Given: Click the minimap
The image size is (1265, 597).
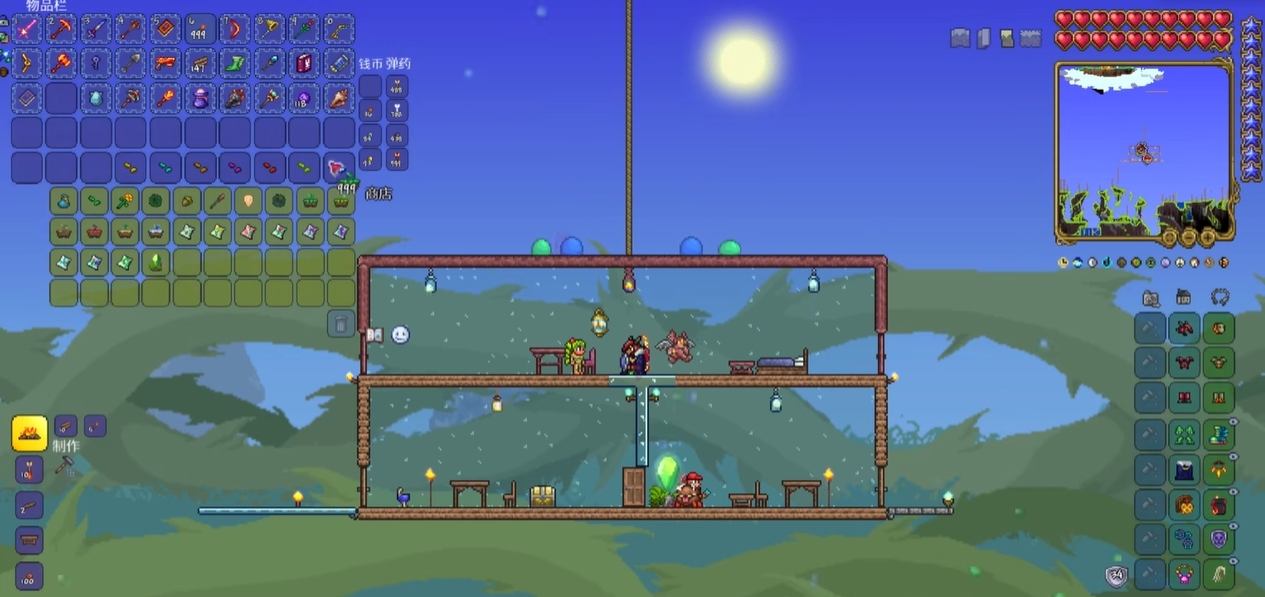Looking at the screenshot, I should tap(1143, 152).
